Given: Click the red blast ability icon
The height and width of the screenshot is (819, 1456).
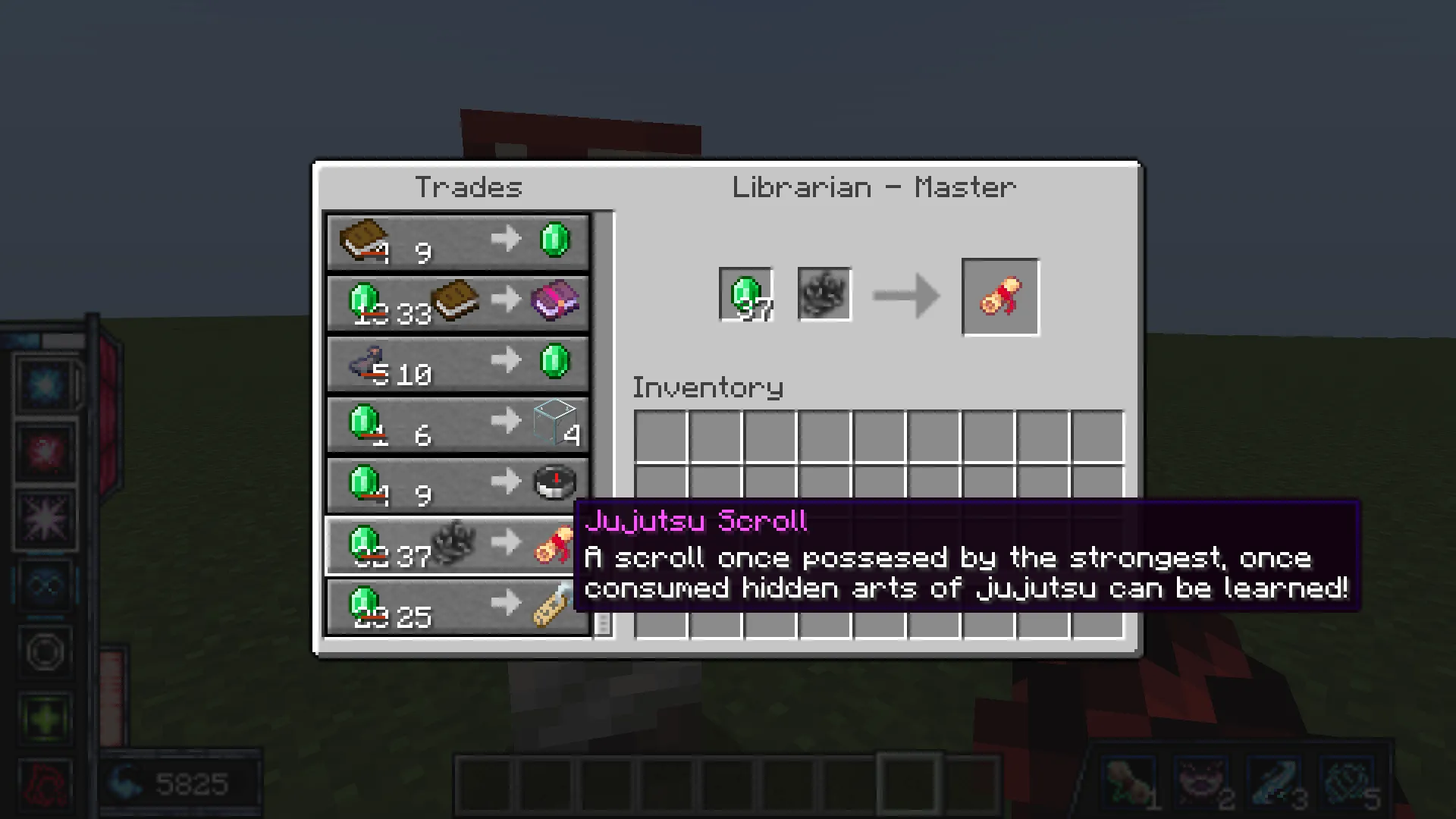Looking at the screenshot, I should click(45, 451).
